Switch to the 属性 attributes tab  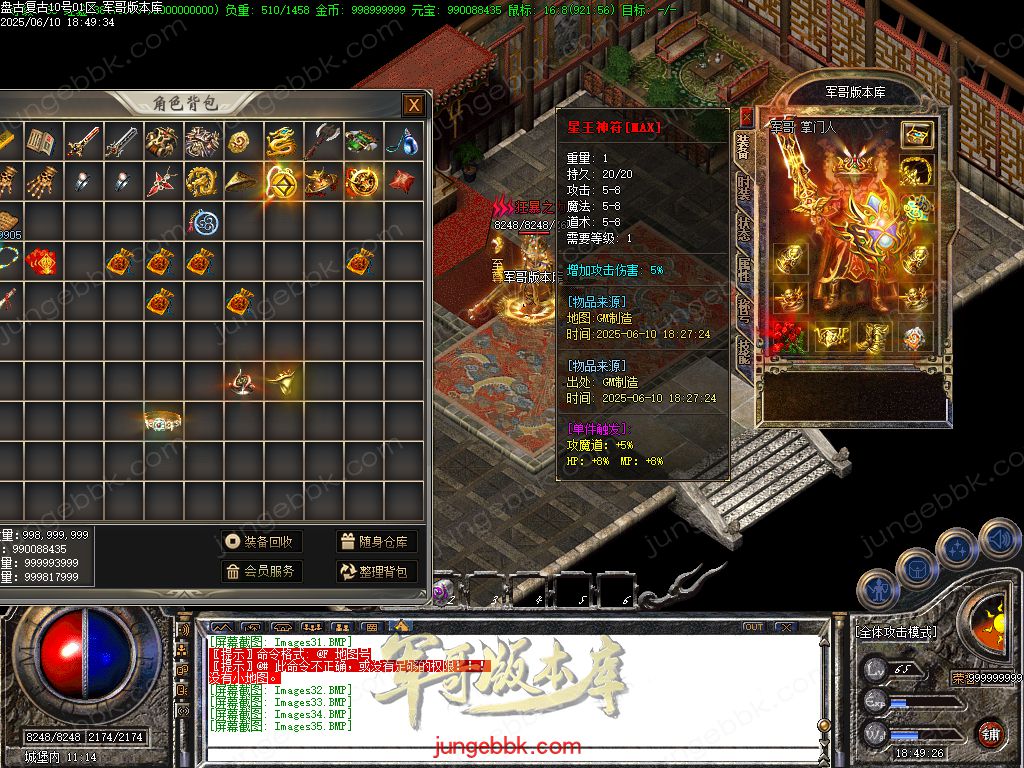[743, 268]
